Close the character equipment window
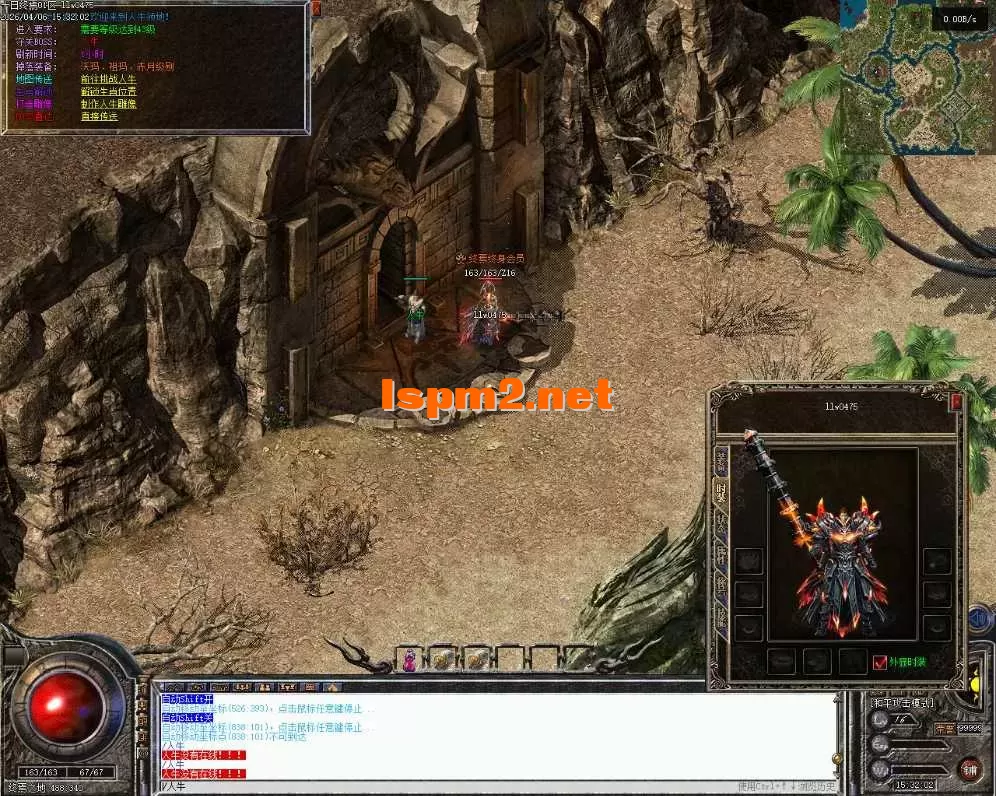Image resolution: width=996 pixels, height=796 pixels. point(956,402)
